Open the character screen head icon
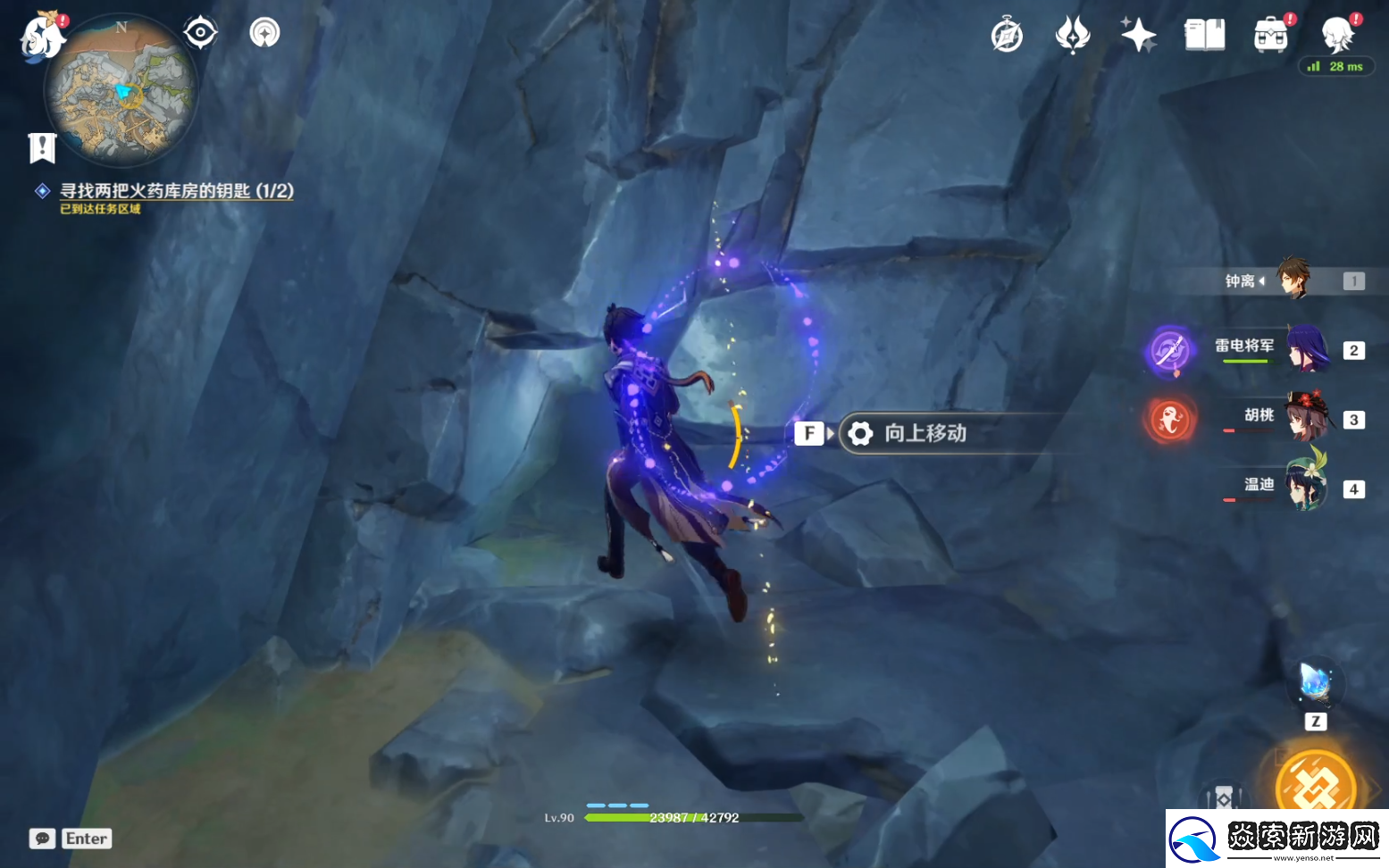Screen dimensions: 1389x868 [x=1337, y=36]
